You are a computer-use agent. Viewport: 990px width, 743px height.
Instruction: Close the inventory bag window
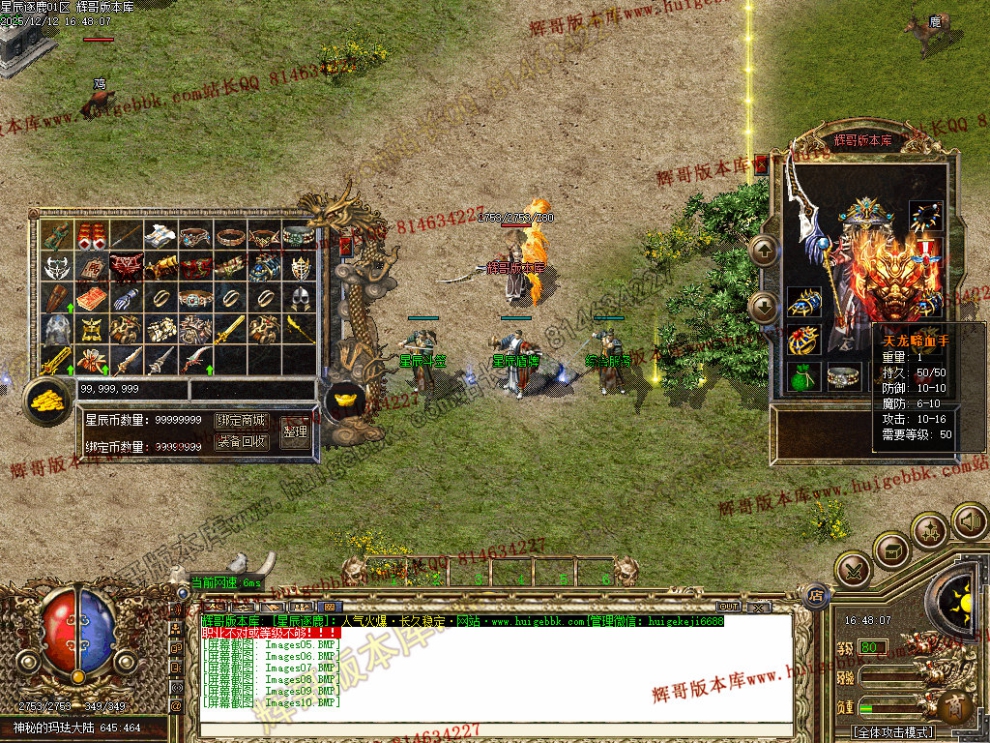346,244
